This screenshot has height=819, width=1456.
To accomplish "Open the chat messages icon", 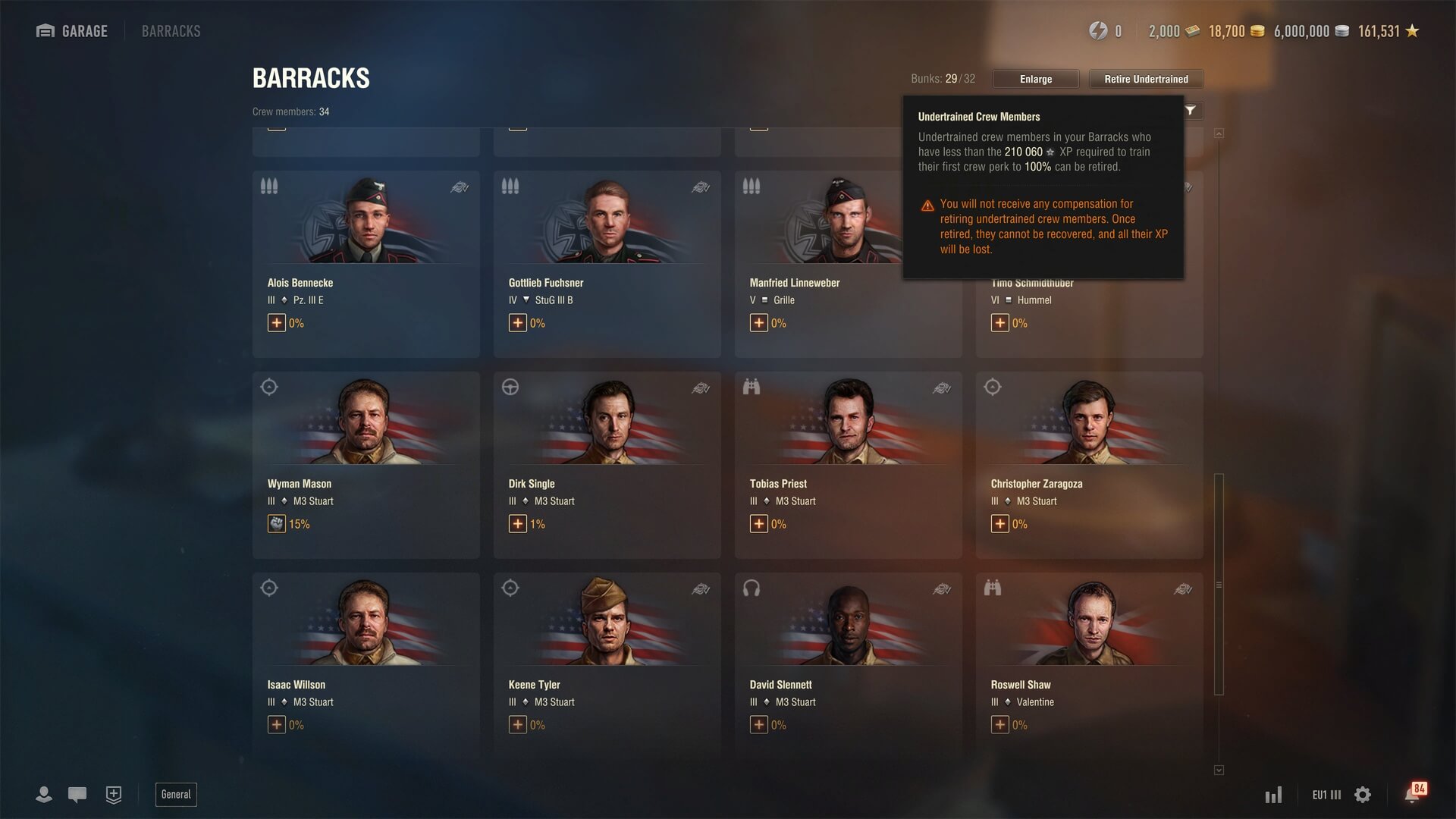I will (x=77, y=794).
